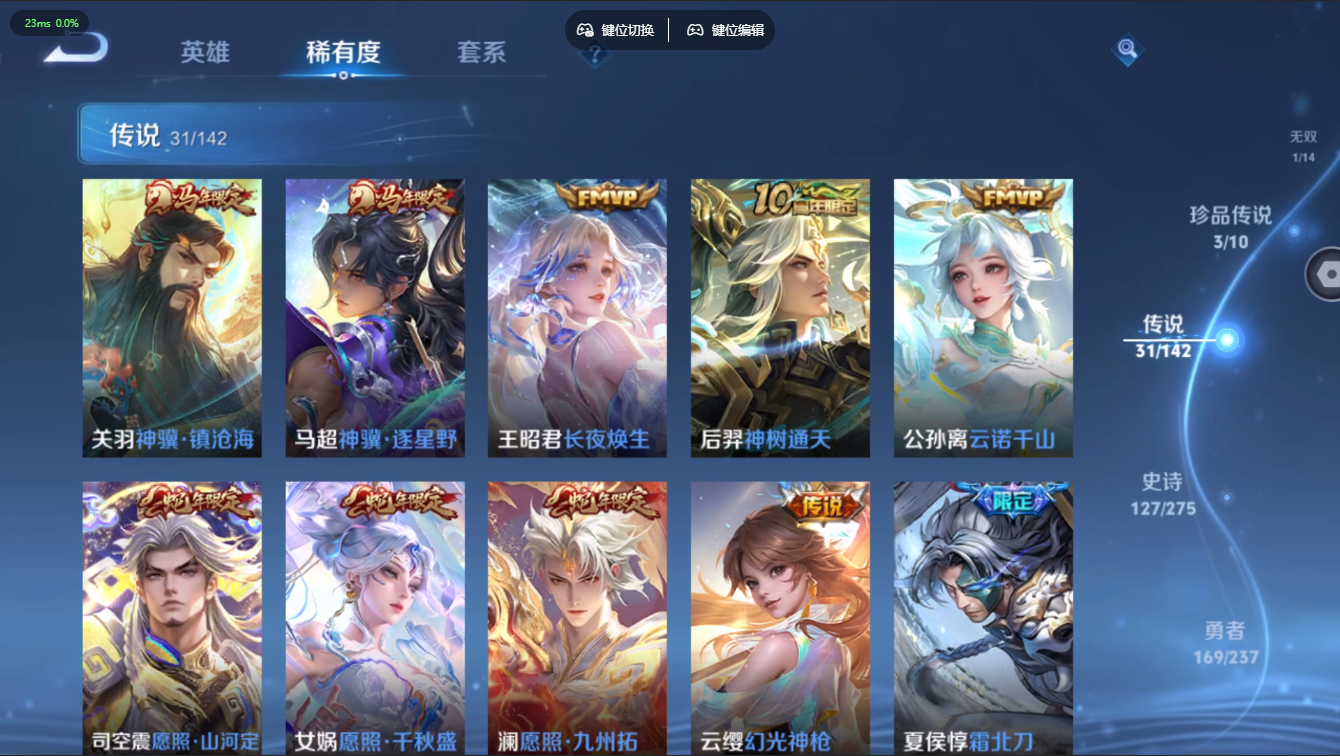Click the question mark help icon

coord(596,56)
